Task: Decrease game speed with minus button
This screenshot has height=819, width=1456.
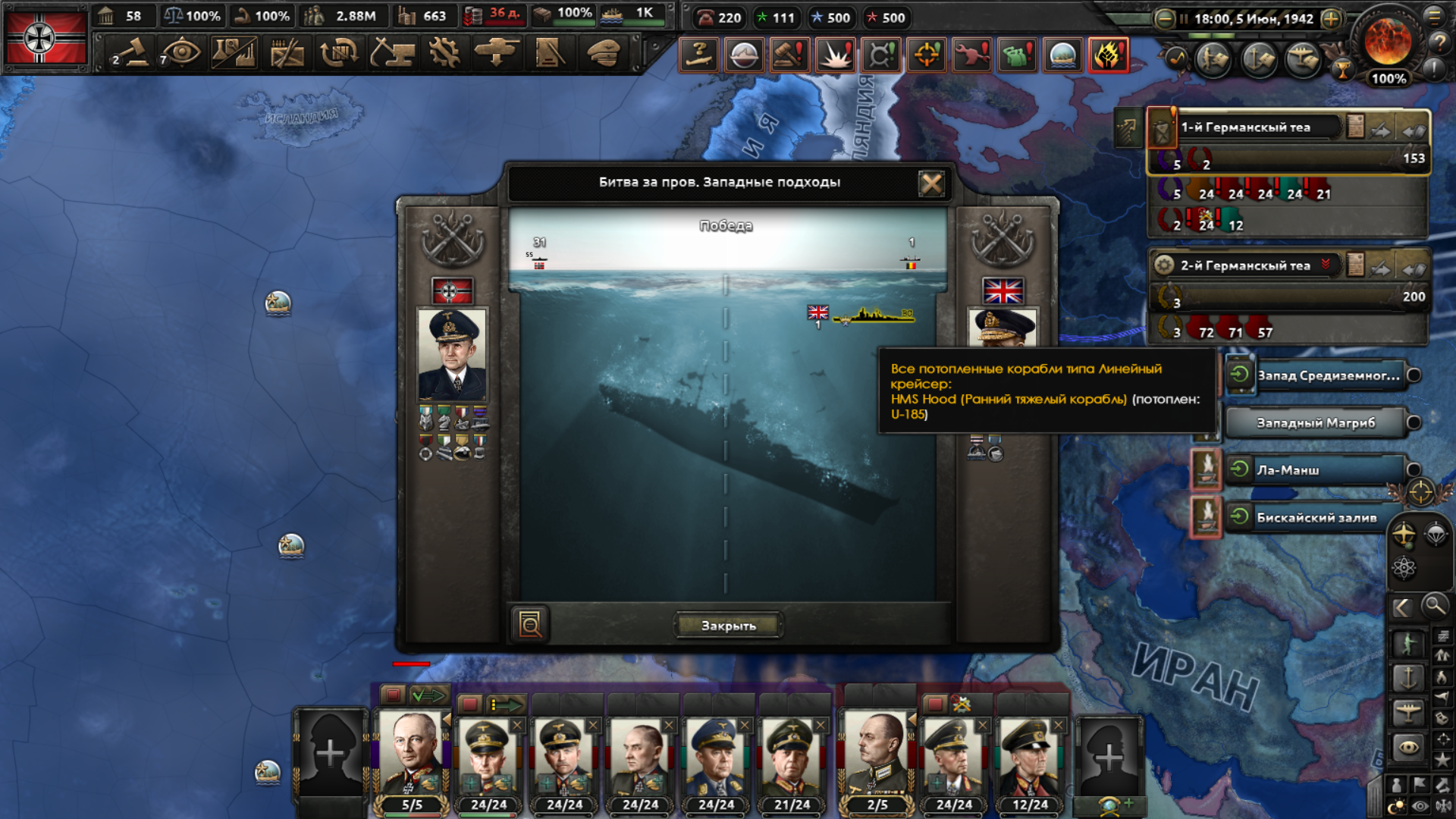Action: click(x=1164, y=19)
